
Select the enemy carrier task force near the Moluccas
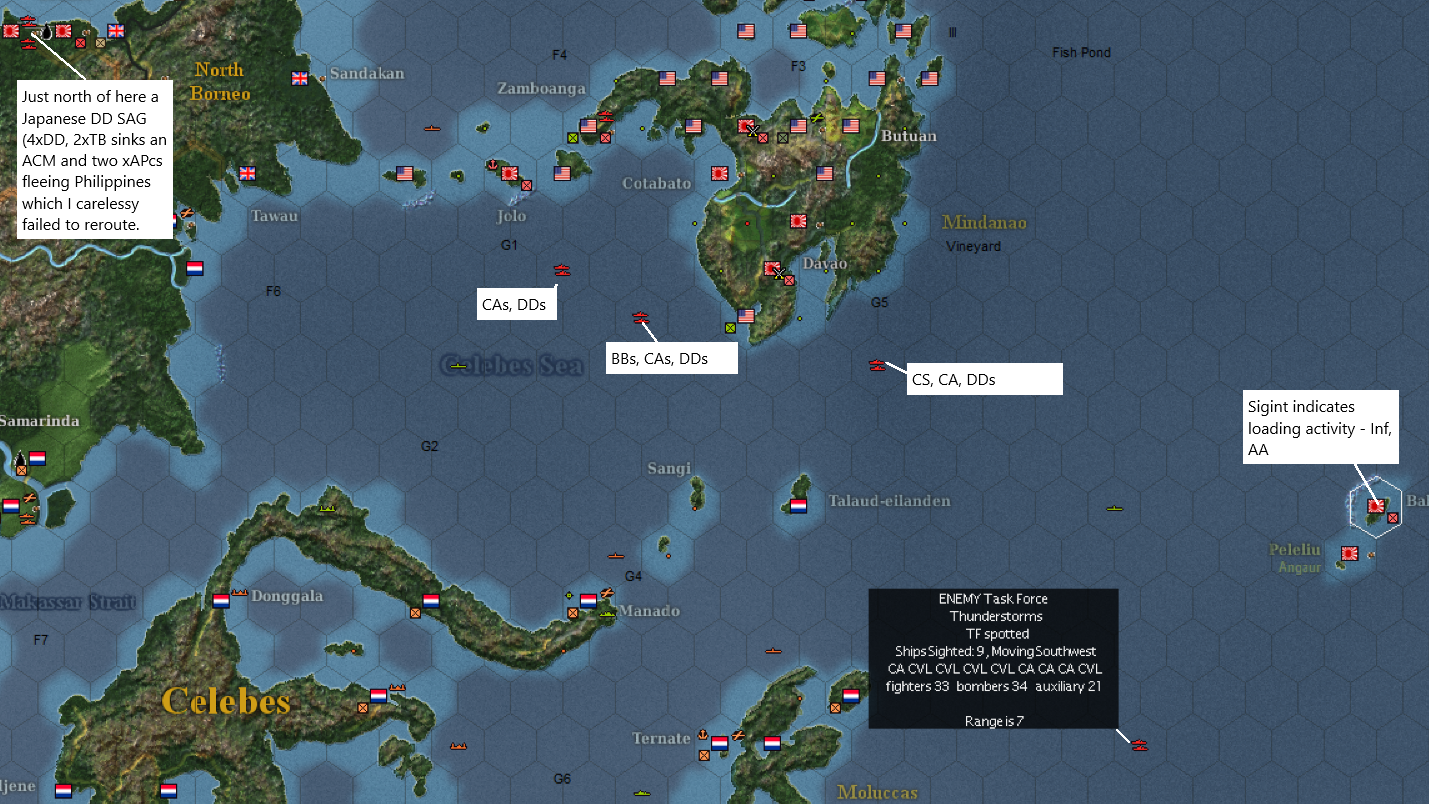click(1139, 744)
